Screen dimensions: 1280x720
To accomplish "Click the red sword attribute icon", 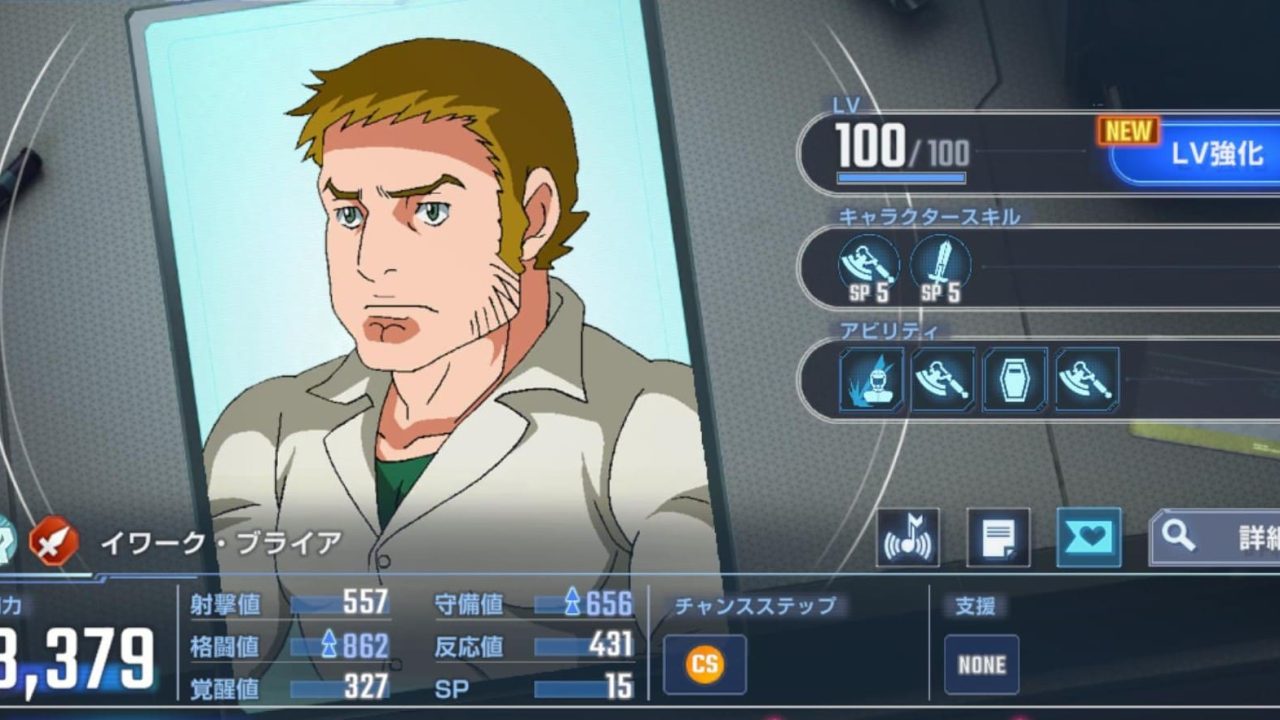I will pyautogui.click(x=54, y=543).
